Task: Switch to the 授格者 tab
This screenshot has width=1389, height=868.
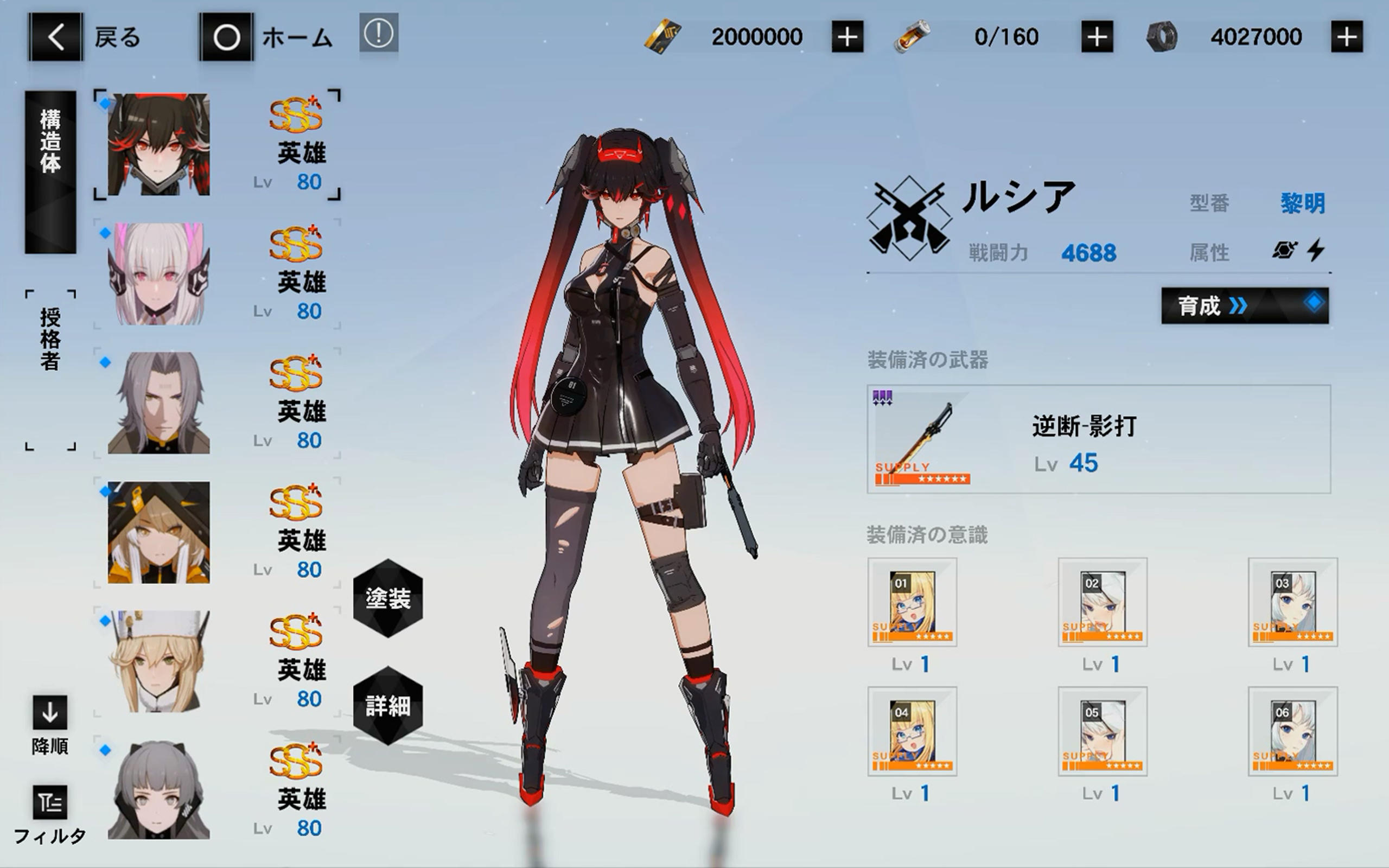Action: [x=49, y=339]
